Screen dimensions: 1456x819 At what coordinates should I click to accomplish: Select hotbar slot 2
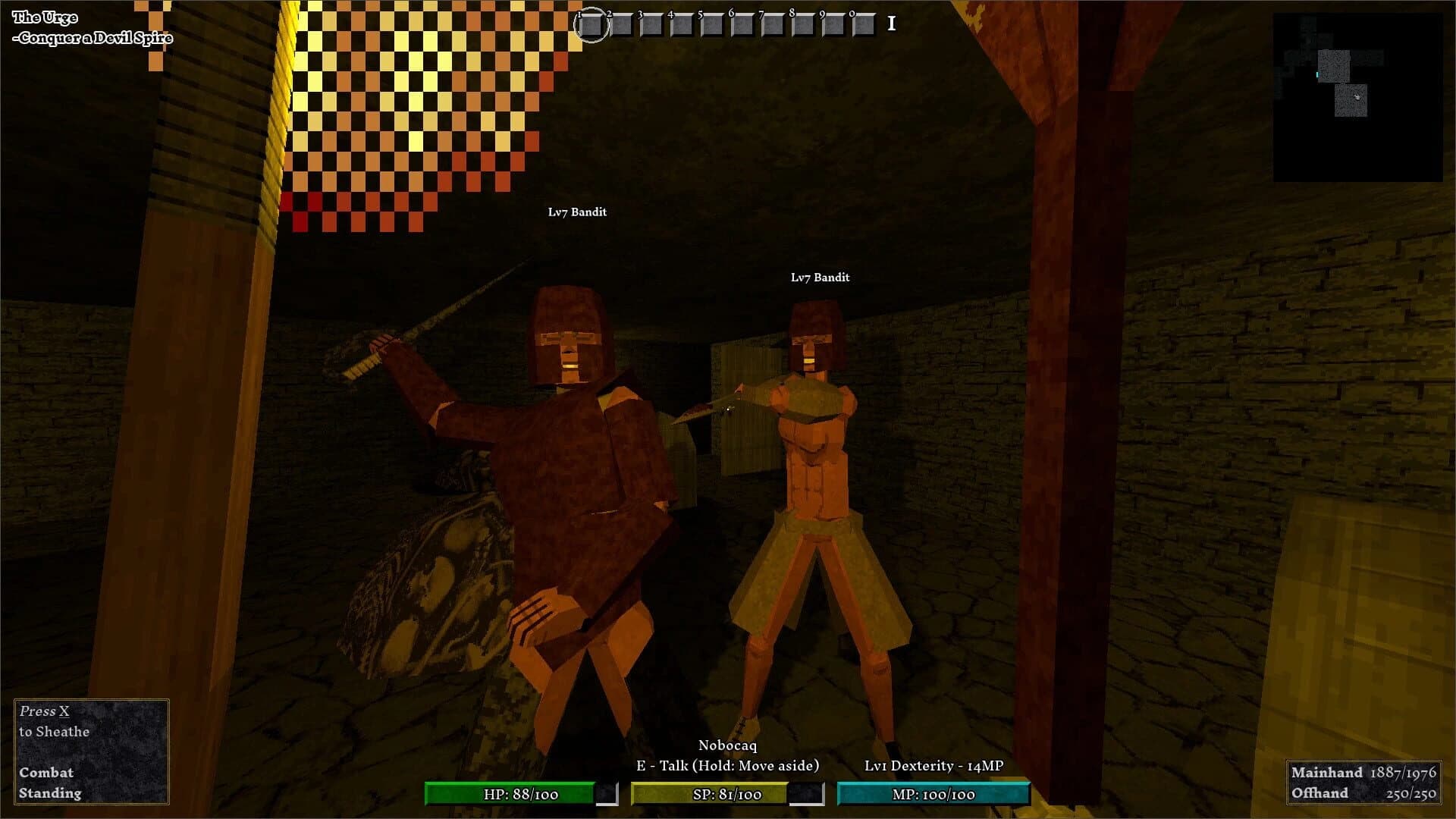tap(623, 25)
